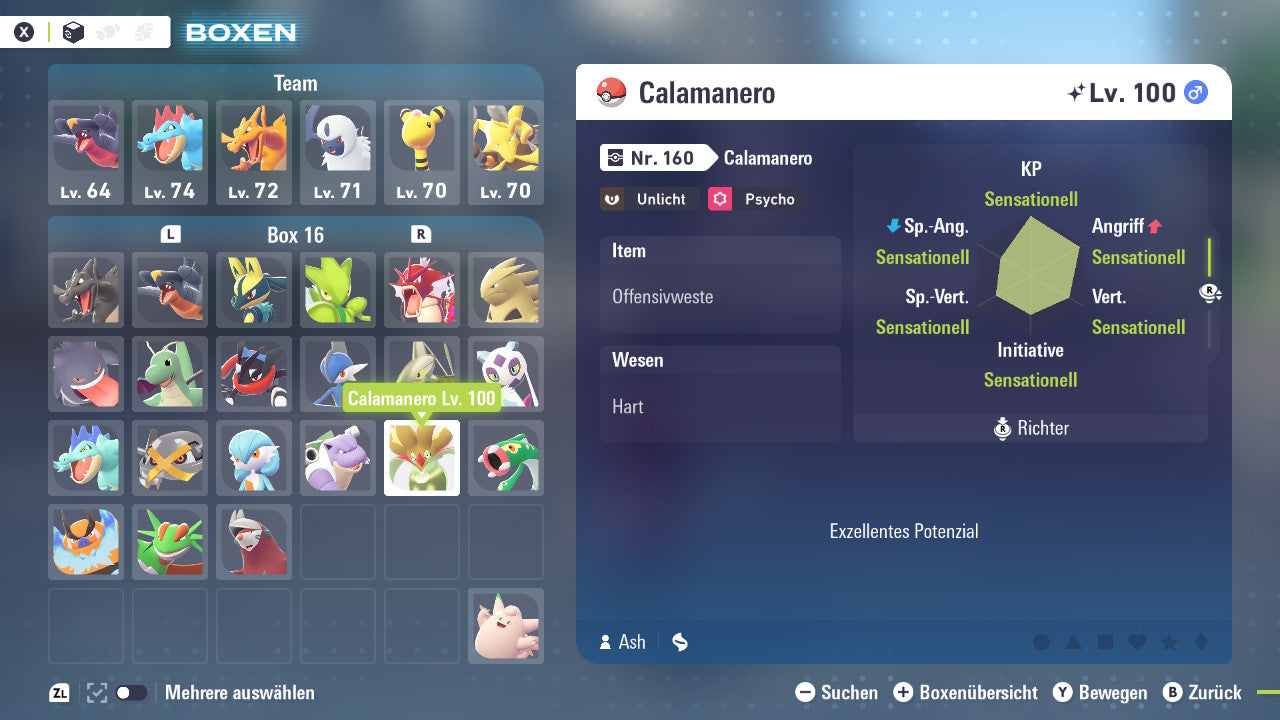1280x720 pixels.
Task: Click the Box 16 title header
Action: (x=295, y=235)
